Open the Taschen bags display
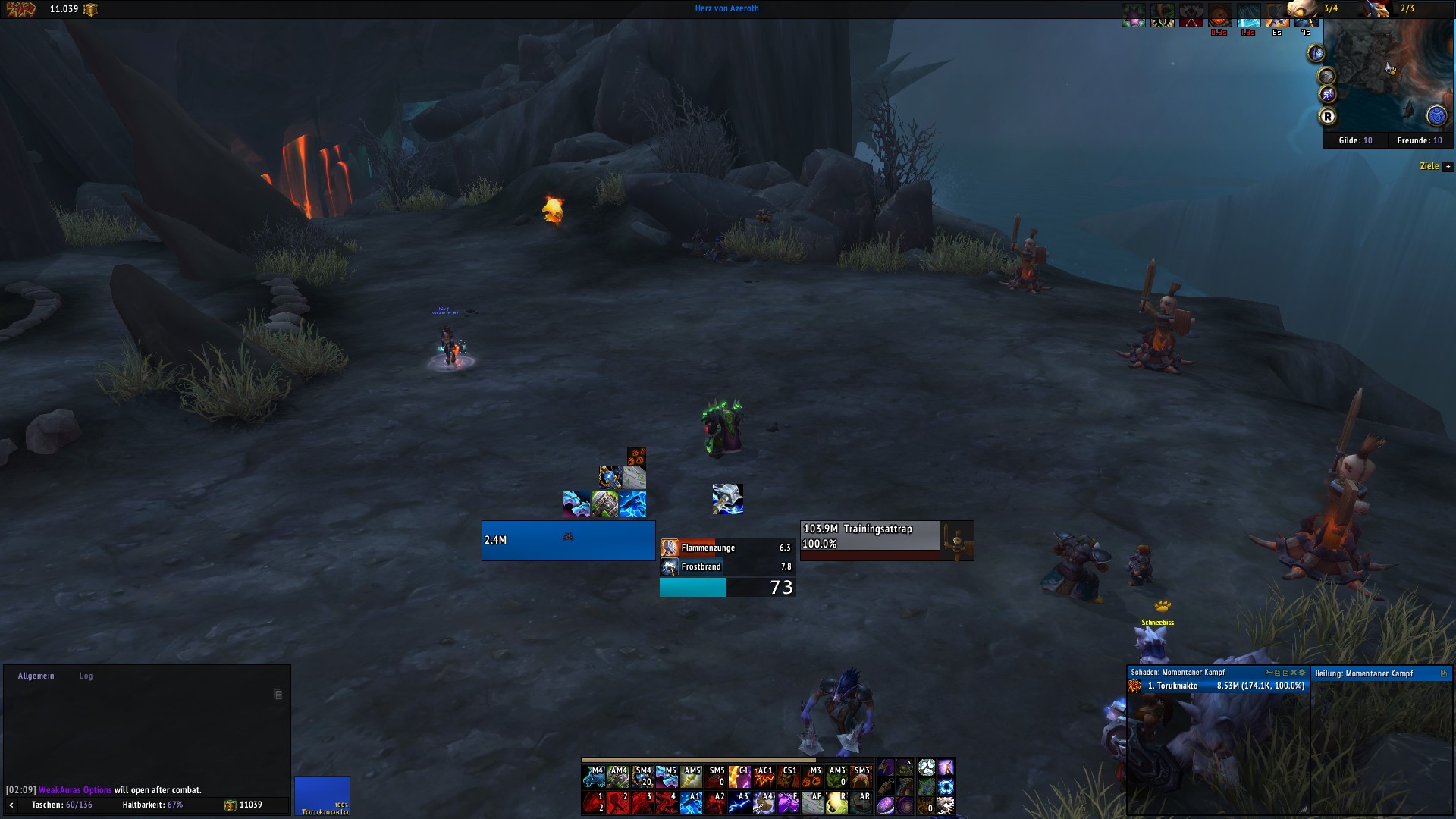The height and width of the screenshot is (819, 1456). 61,805
